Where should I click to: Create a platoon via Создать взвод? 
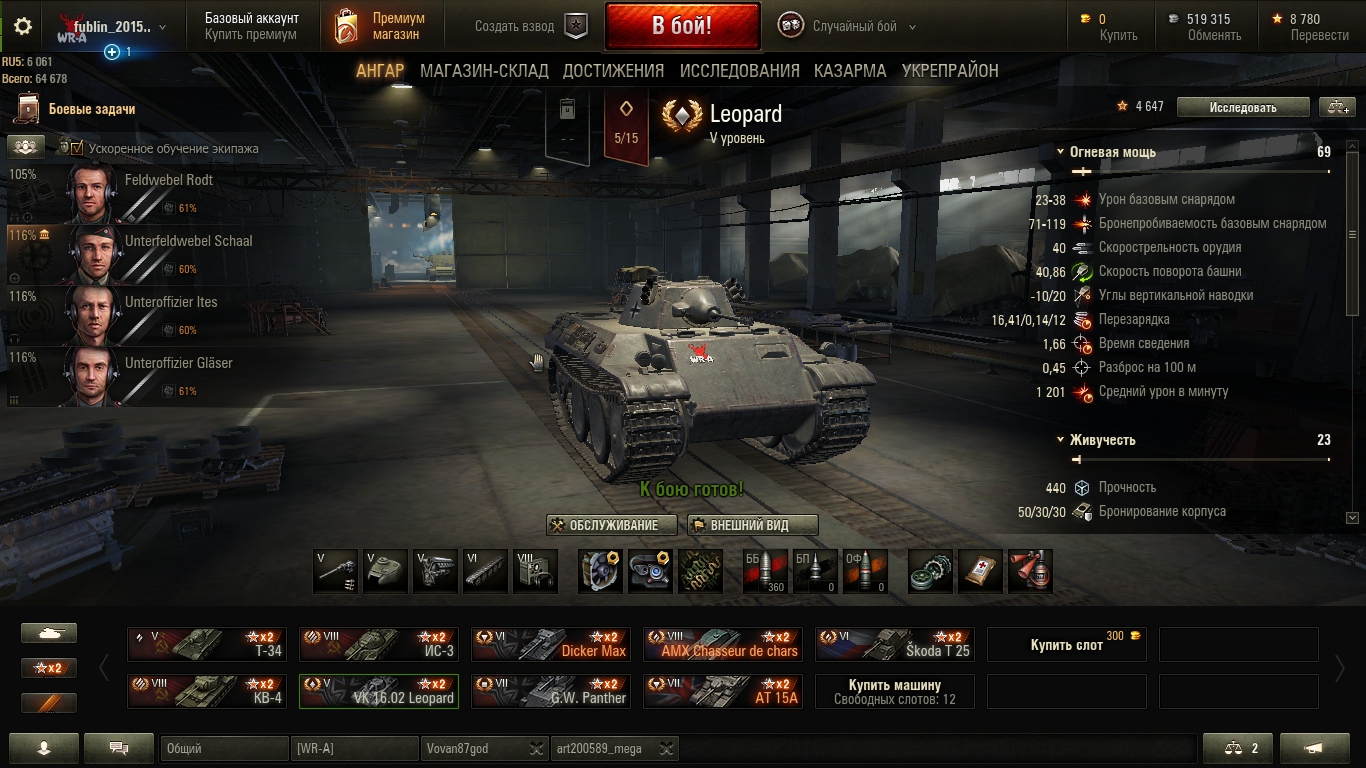point(530,27)
